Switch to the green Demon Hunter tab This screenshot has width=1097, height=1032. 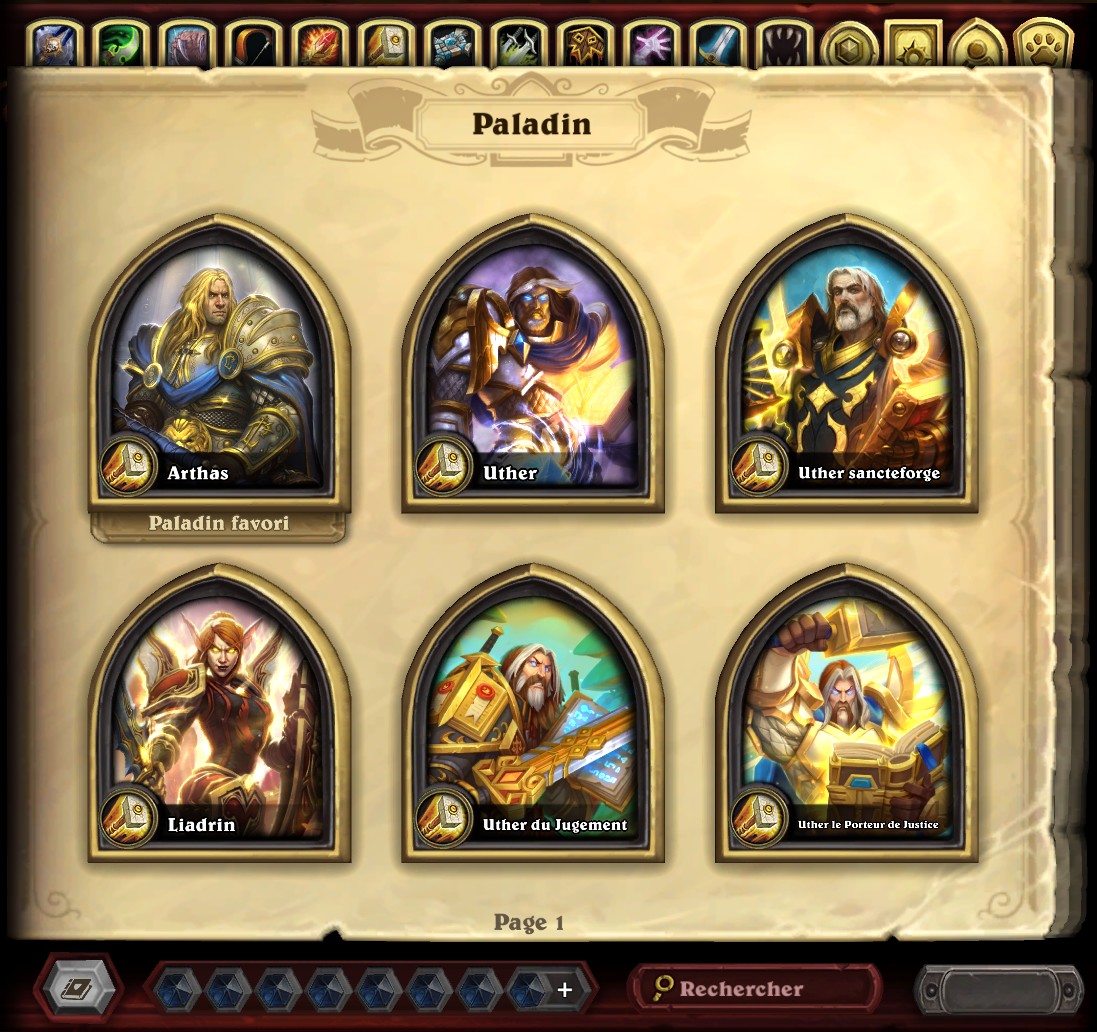click(x=122, y=45)
